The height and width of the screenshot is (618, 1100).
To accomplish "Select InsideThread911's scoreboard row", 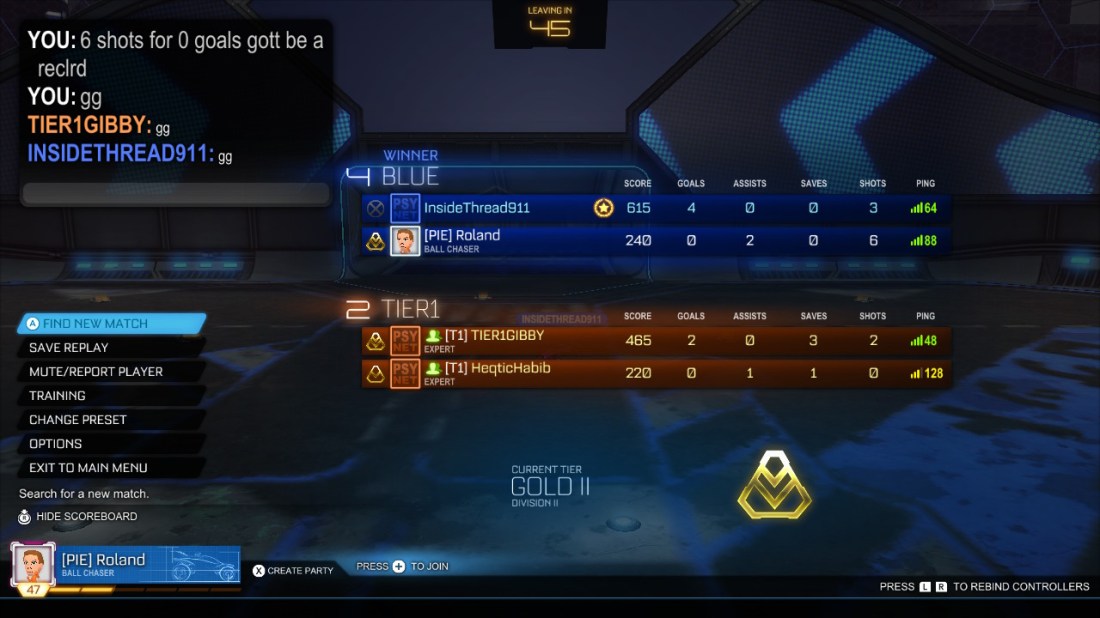I will click(655, 208).
